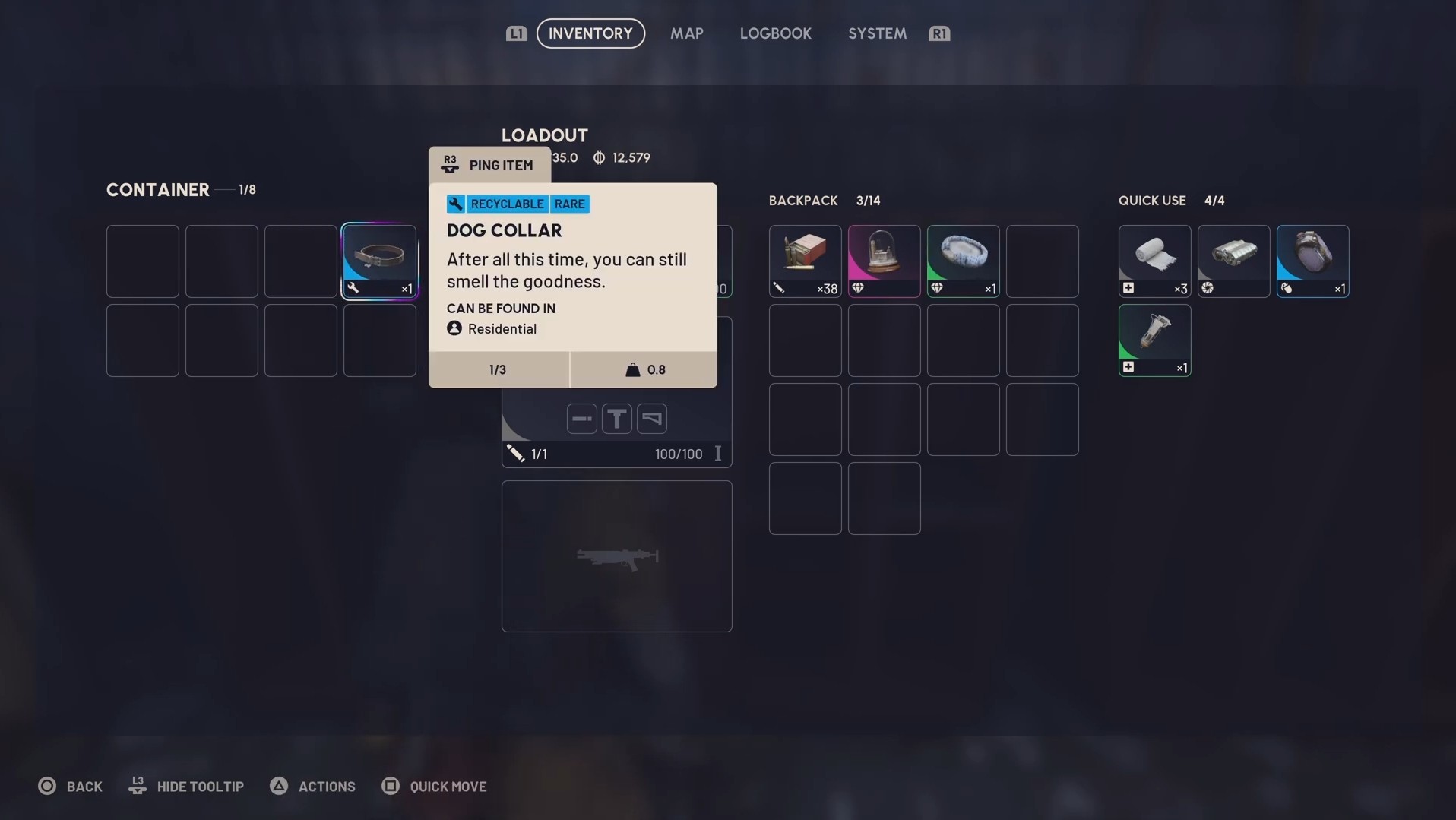The image size is (1456, 820).
Task: Select the scope attachment slot icon
Action: [x=616, y=419]
